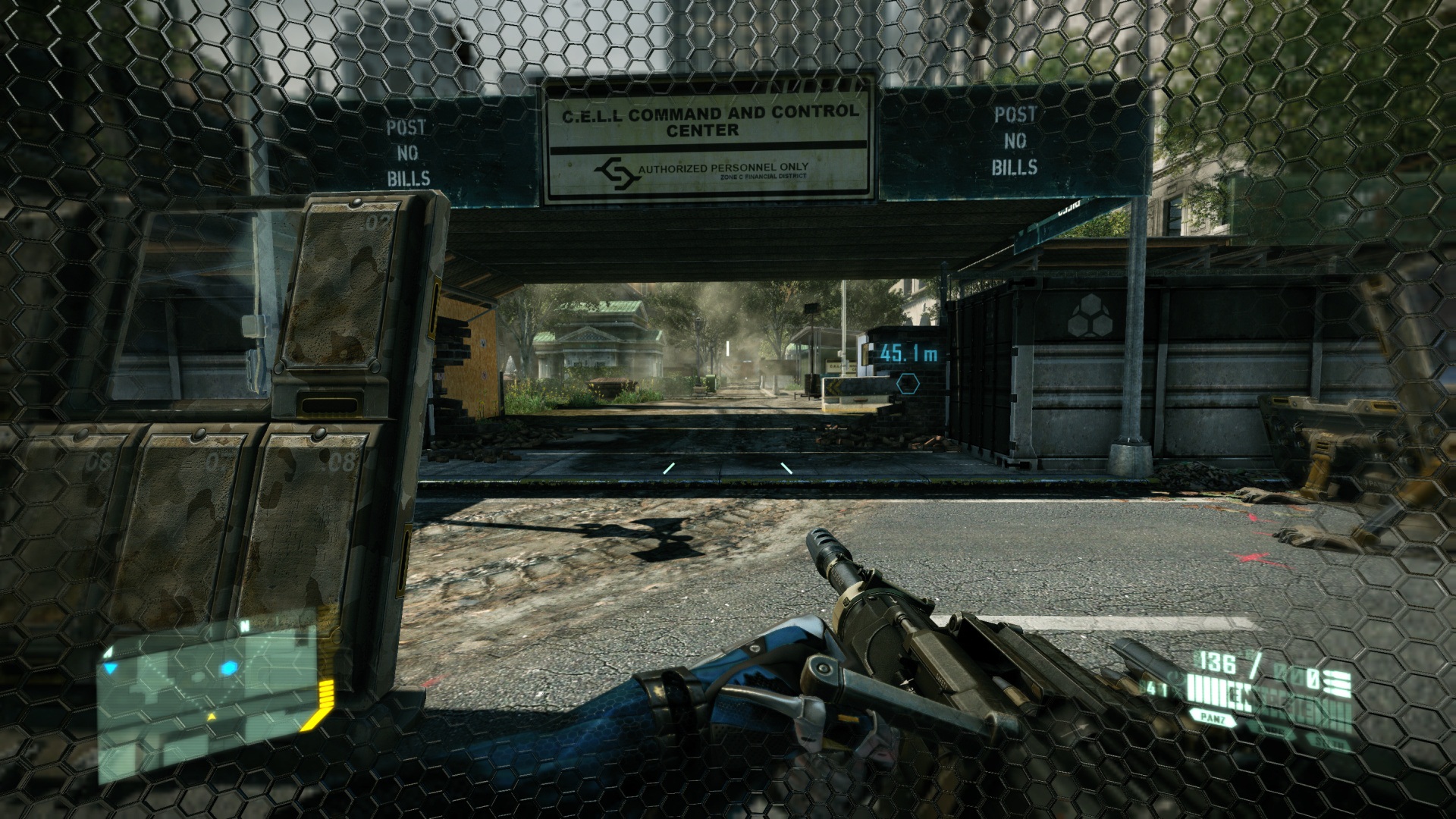Viewport: 1456px width, 819px height.
Task: Click the blue triangle indicator on the minimap
Action: pos(111,667)
